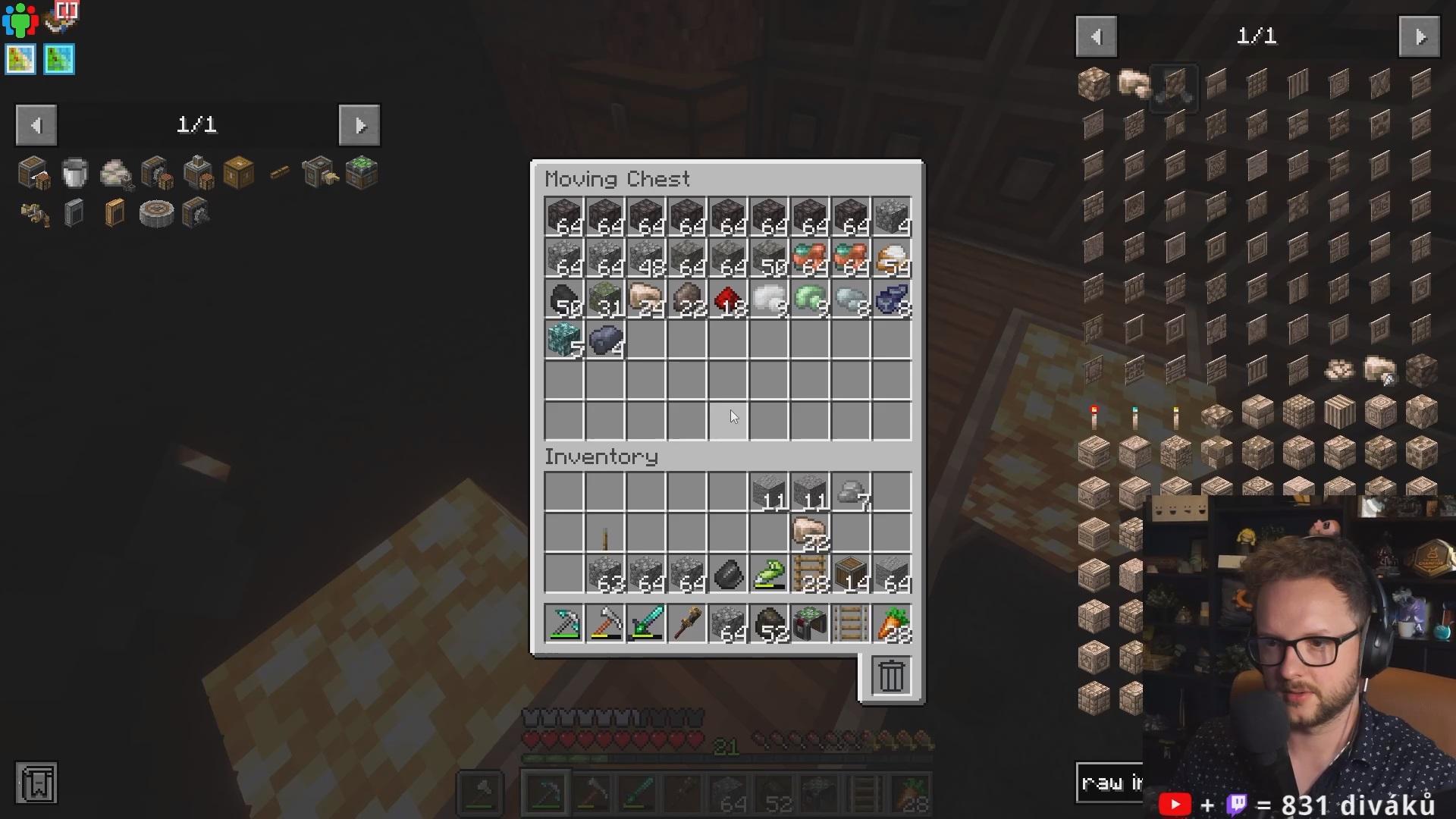The height and width of the screenshot is (819, 1456).
Task: Pick the cobblestone stack of 48 in chest
Action: 646,259
